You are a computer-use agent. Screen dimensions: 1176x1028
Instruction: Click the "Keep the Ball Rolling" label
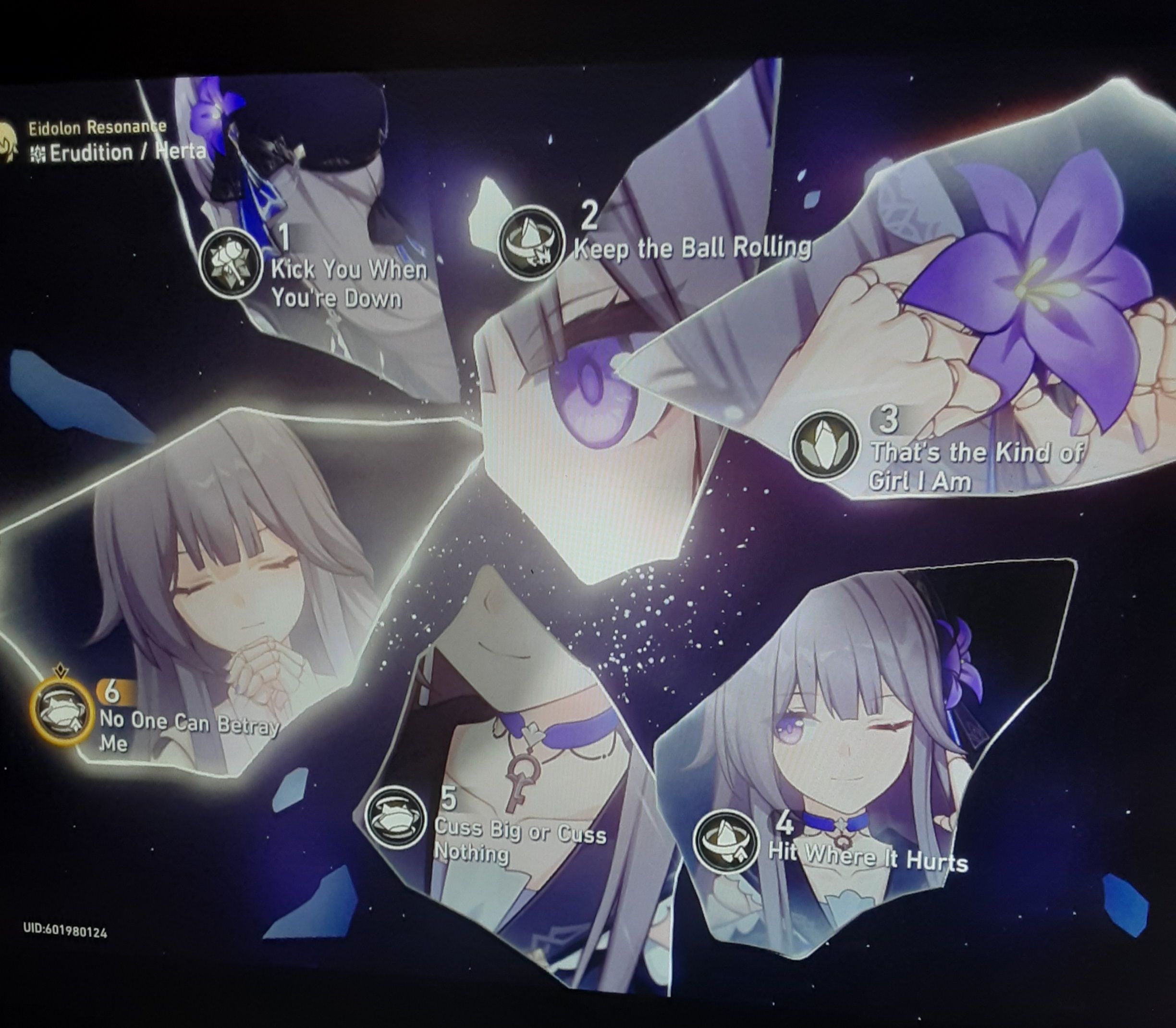click(693, 249)
